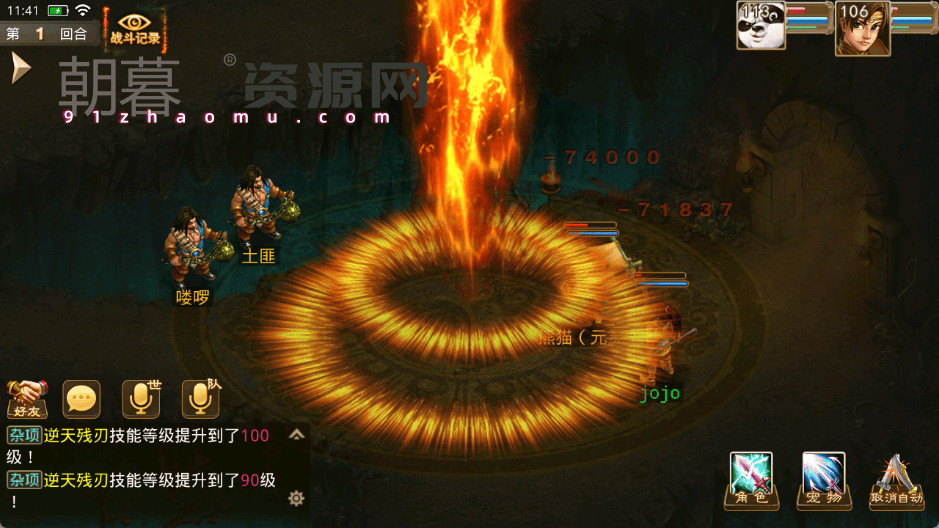Screen dimensions: 939x528
Task: Activate the world voice microphone
Action: click(141, 399)
